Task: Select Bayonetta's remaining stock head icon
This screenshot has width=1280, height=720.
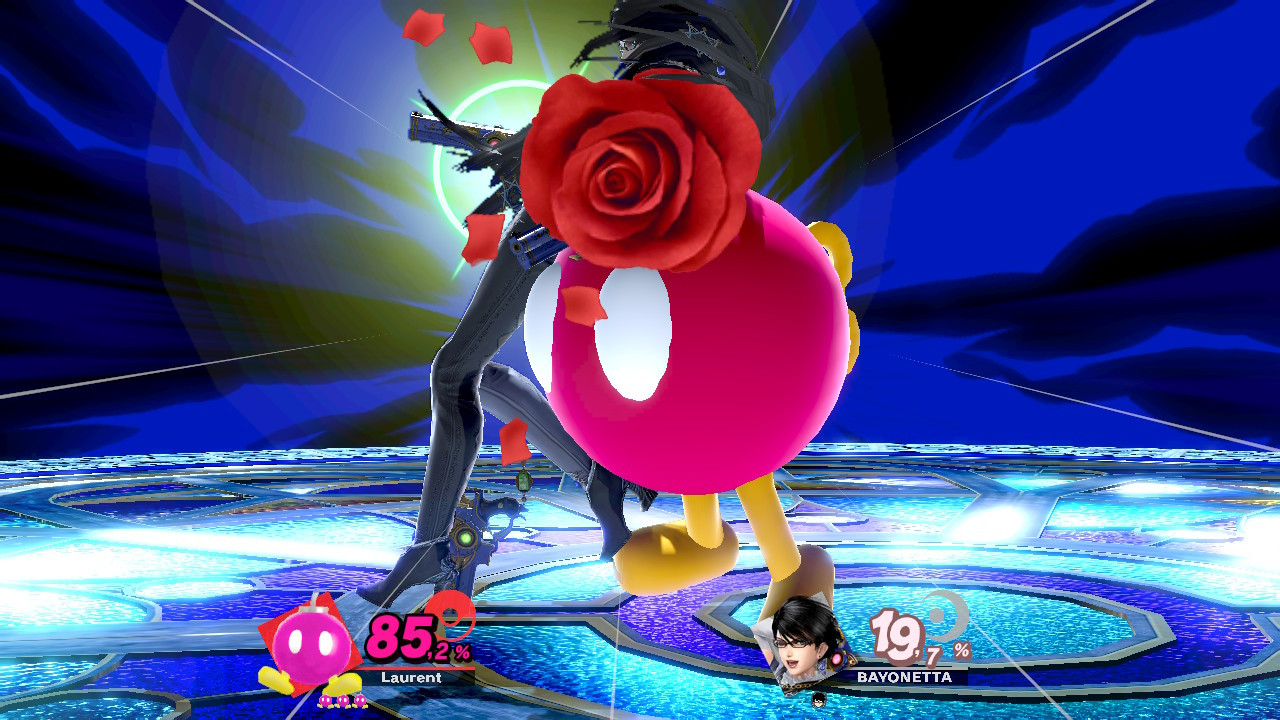Action: [x=818, y=701]
